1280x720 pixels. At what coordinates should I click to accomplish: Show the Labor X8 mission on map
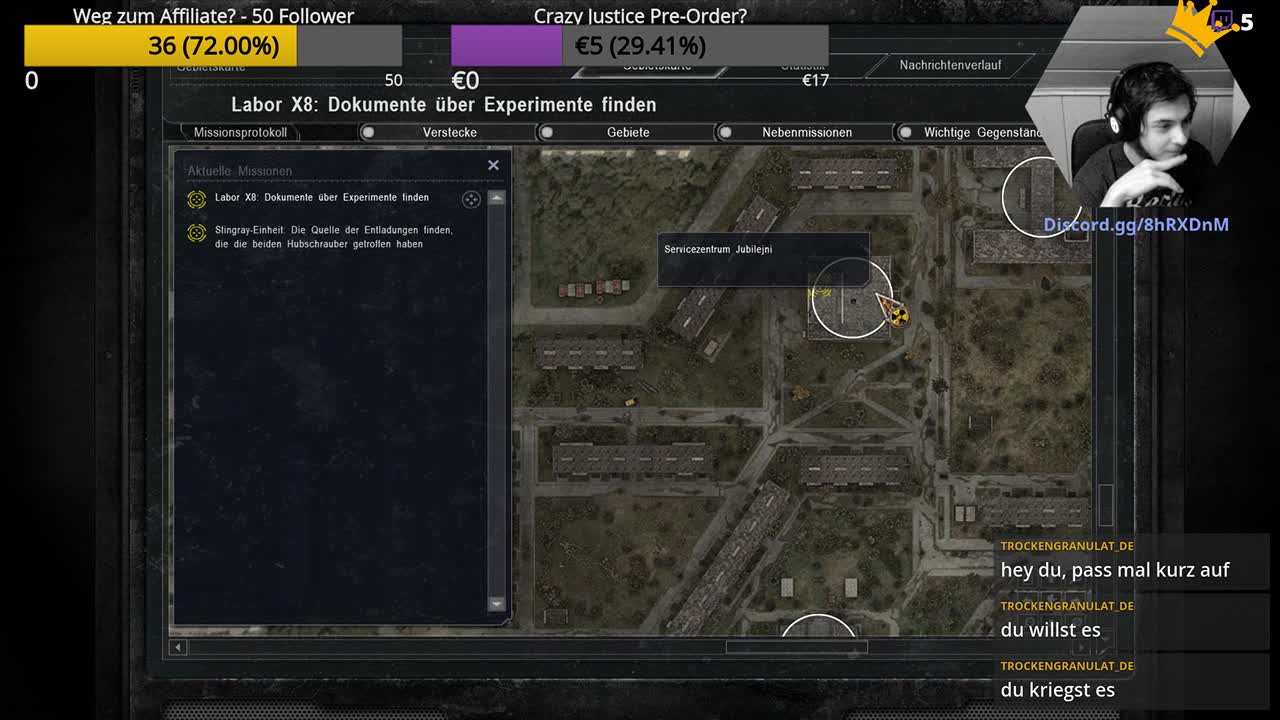[x=471, y=199]
